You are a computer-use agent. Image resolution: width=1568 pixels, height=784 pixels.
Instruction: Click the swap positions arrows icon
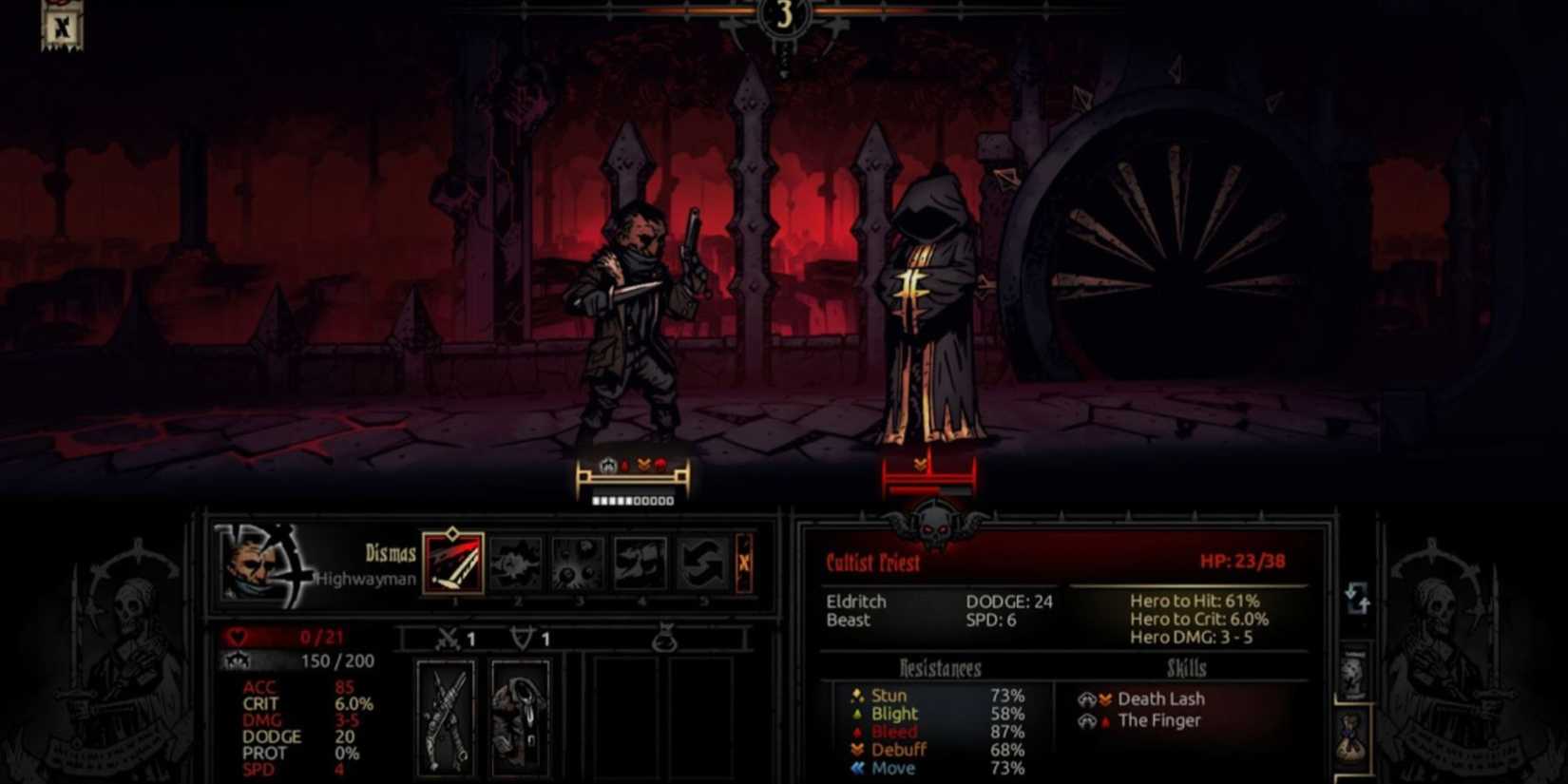(x=1357, y=597)
